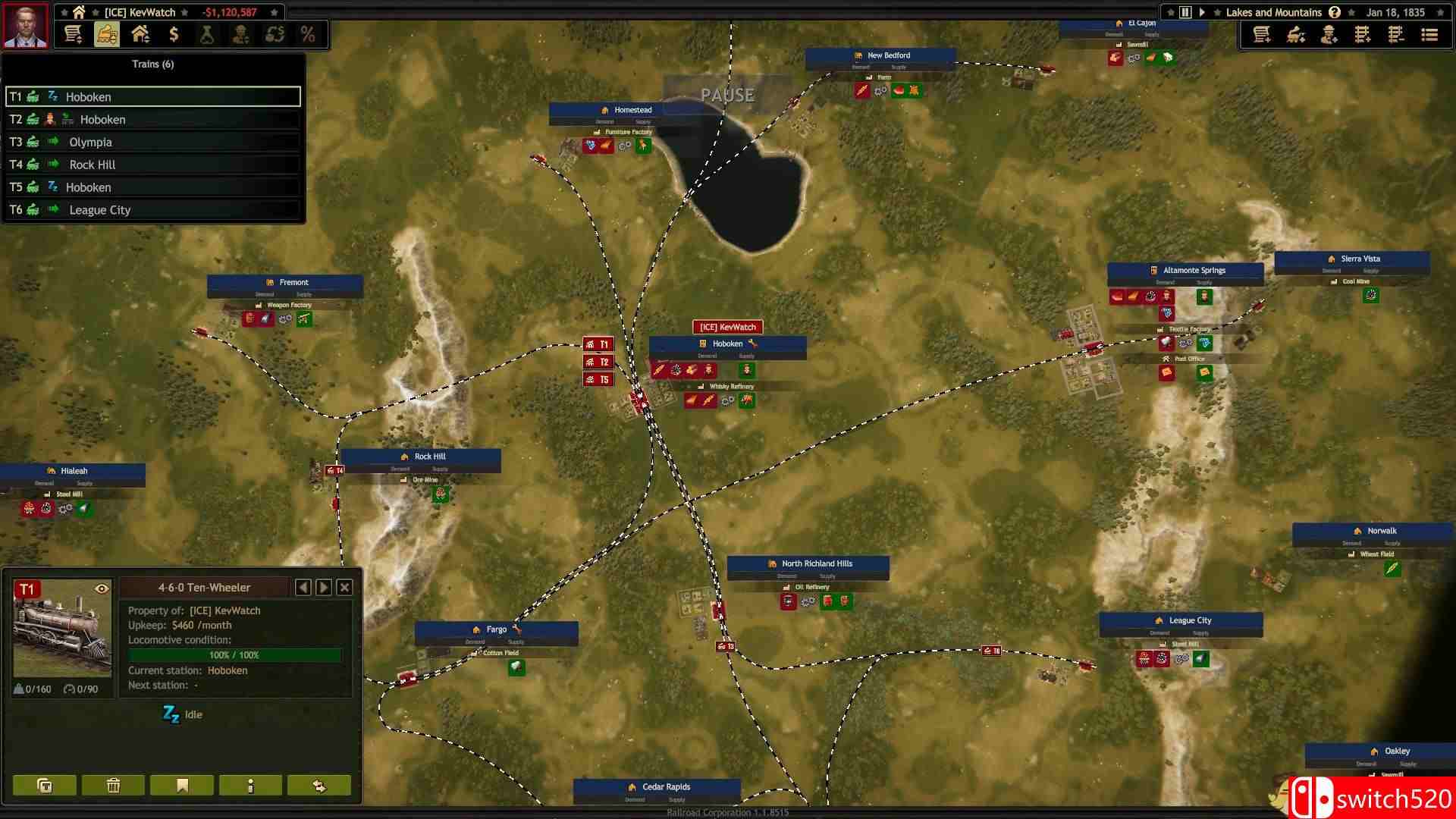Delete the train using the trash button
Viewport: 1456px width, 819px height.
tap(112, 785)
